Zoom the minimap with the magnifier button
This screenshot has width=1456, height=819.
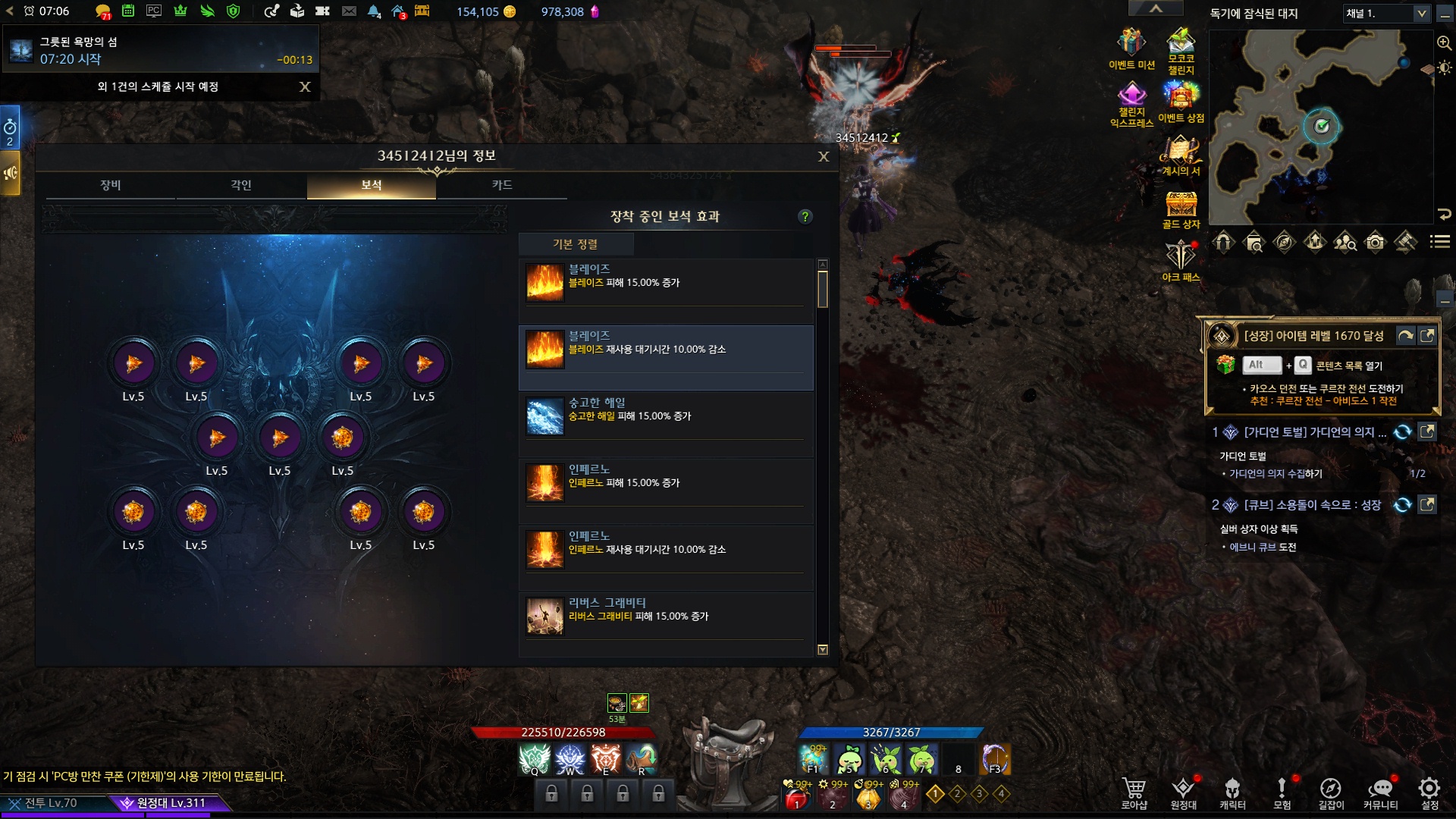pyautogui.click(x=1444, y=43)
